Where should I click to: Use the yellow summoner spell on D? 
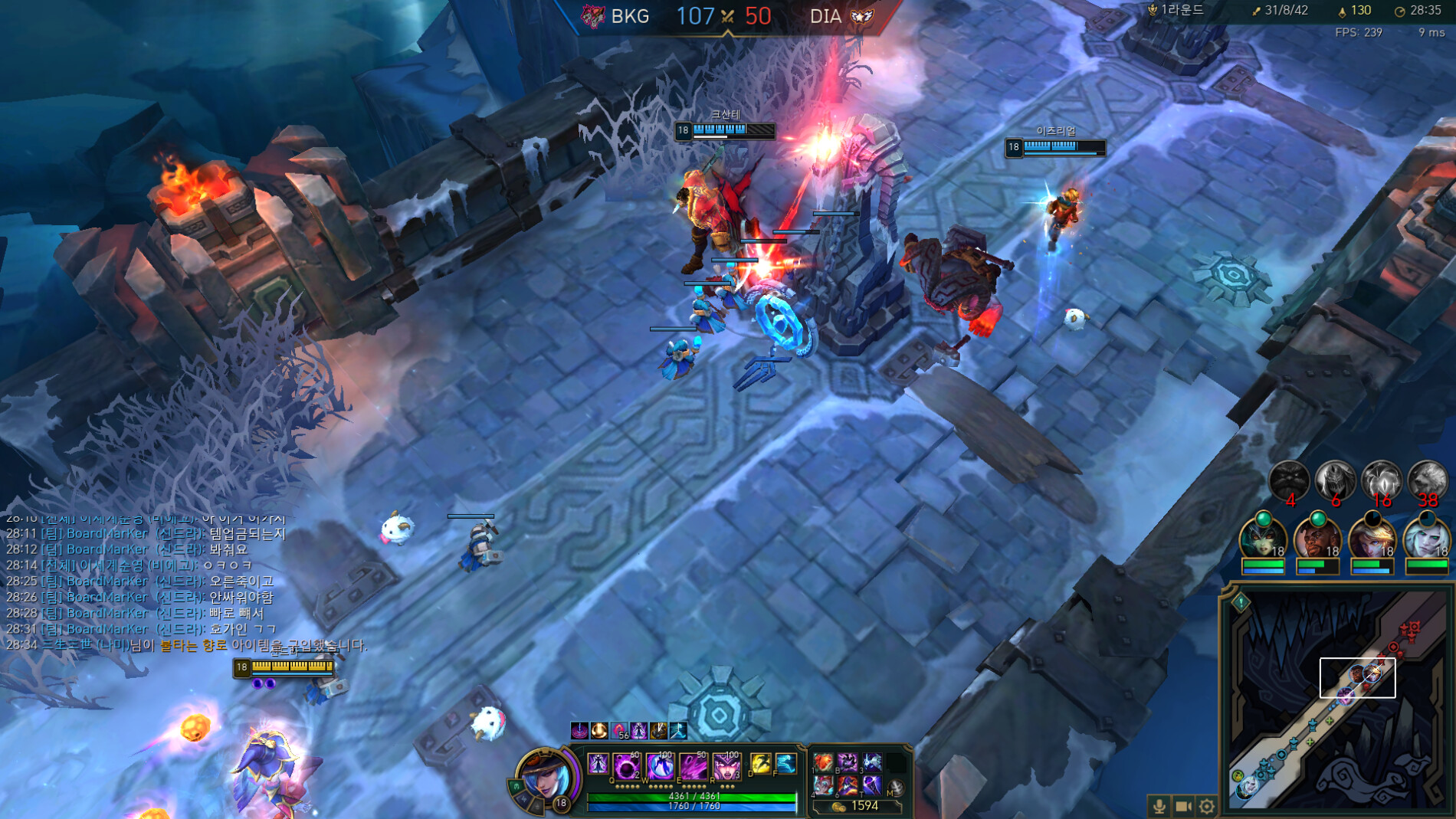tap(760, 763)
